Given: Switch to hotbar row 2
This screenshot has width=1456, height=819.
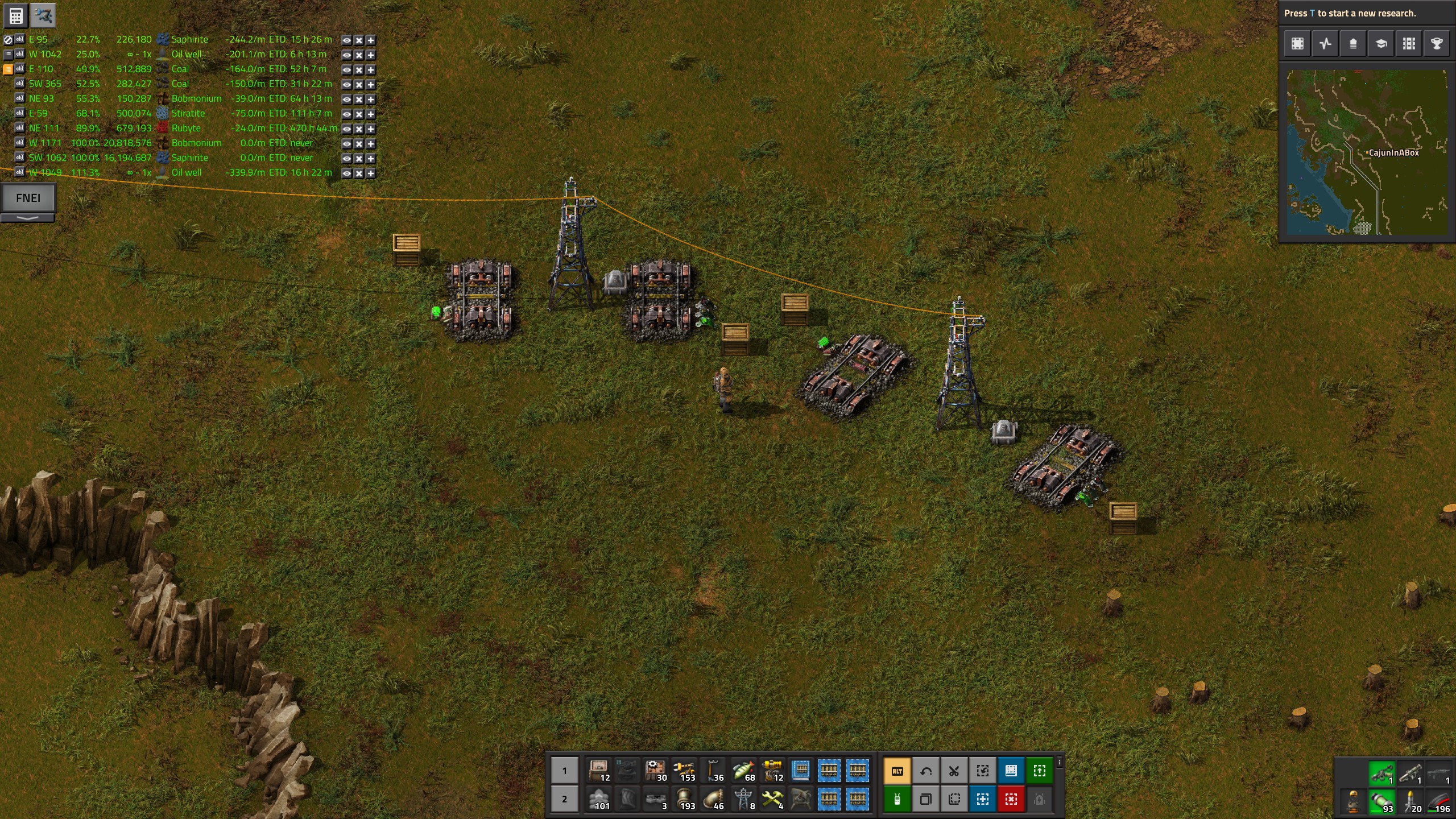Looking at the screenshot, I should (564, 799).
